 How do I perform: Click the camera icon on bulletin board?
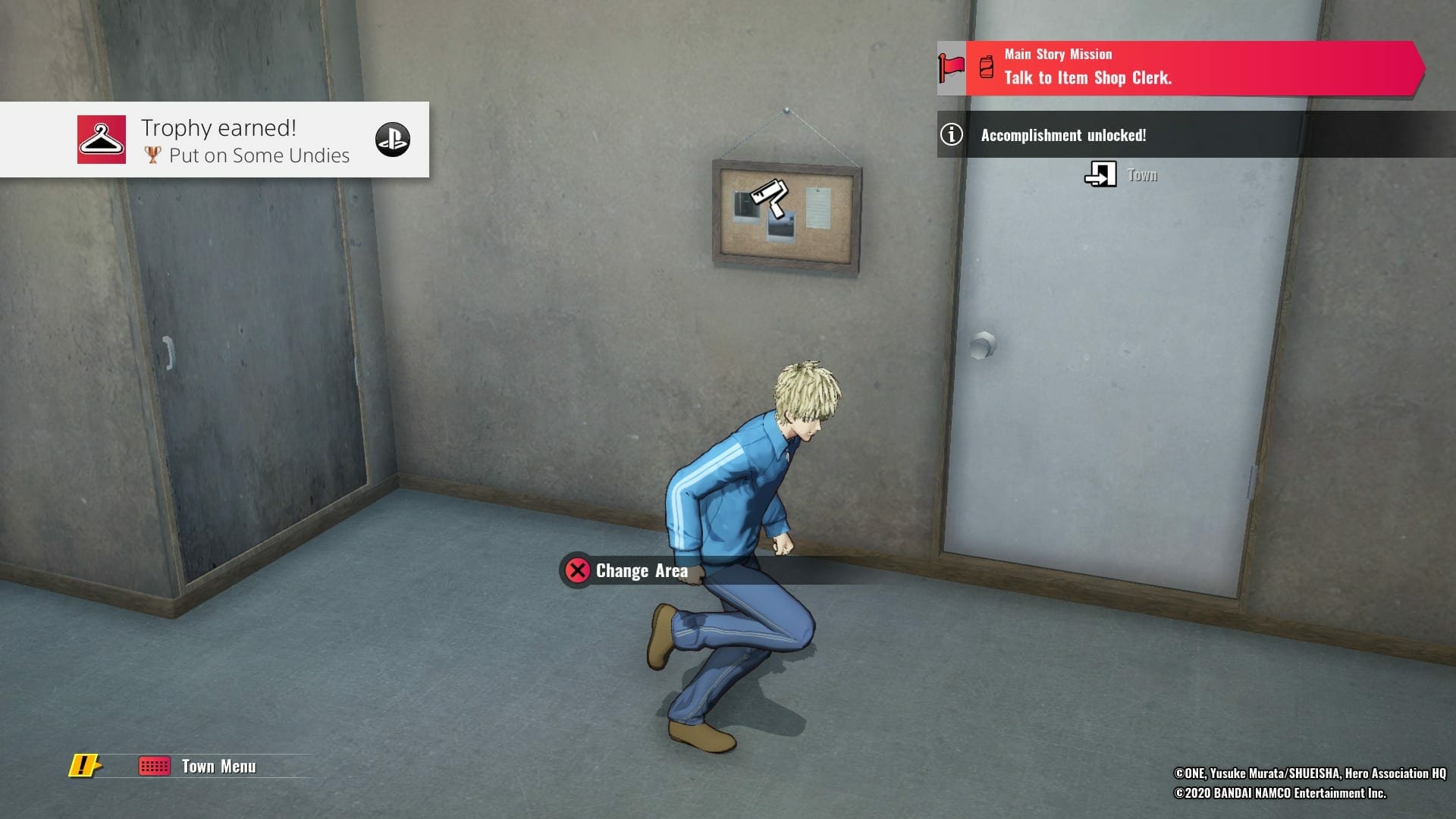[769, 193]
